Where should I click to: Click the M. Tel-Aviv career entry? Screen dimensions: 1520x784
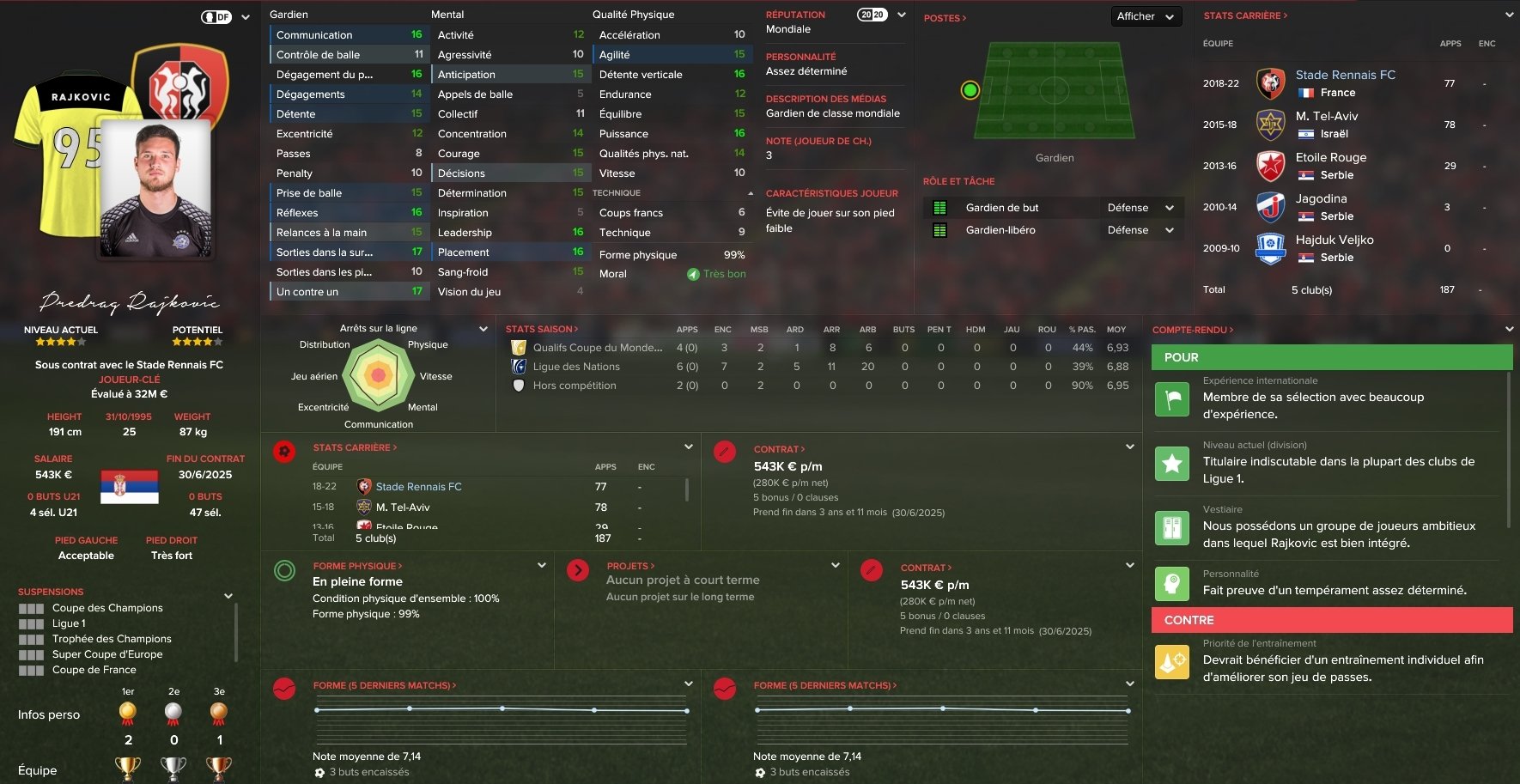1326,116
